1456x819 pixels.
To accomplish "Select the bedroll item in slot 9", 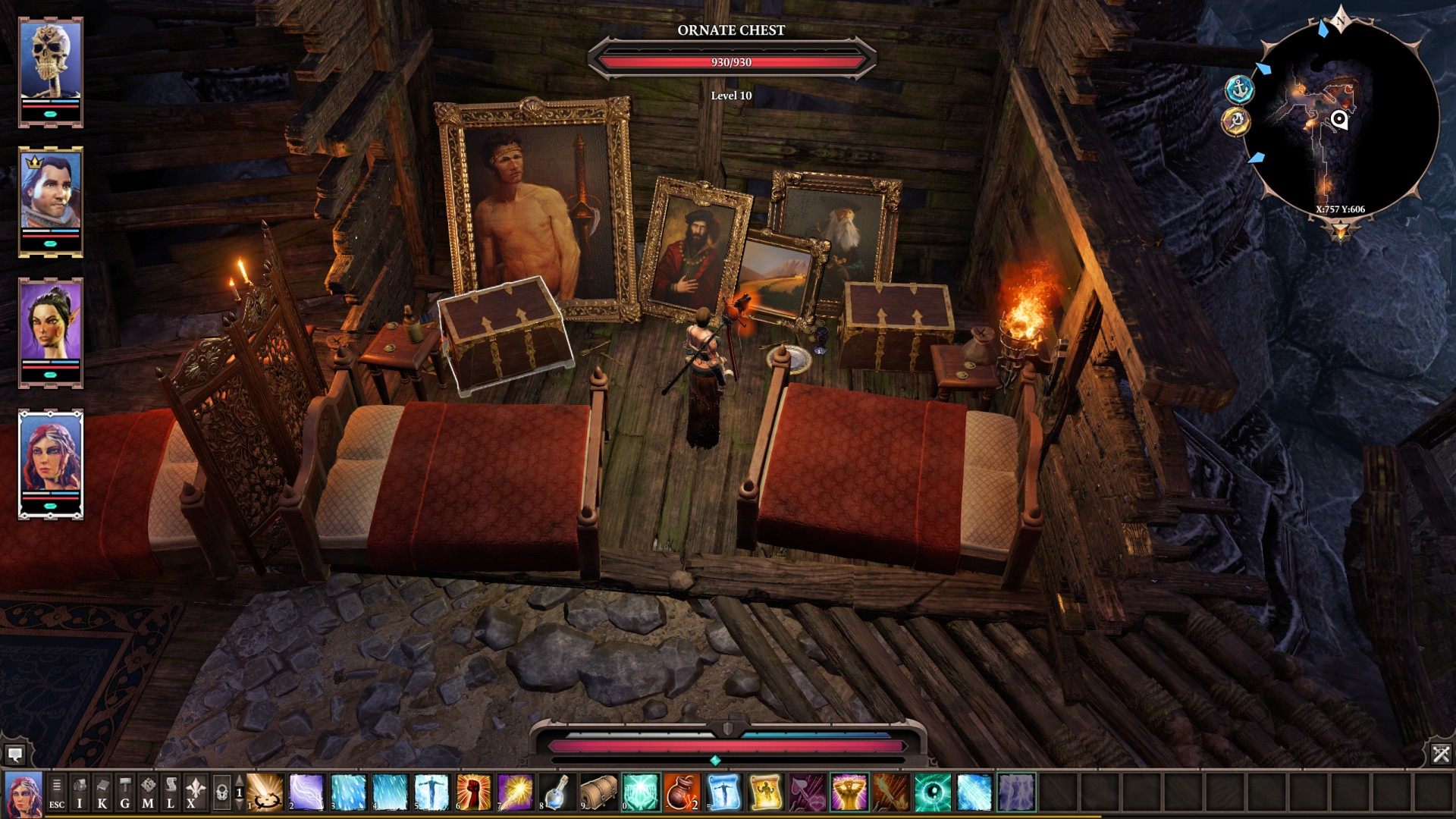I will pyautogui.click(x=598, y=792).
